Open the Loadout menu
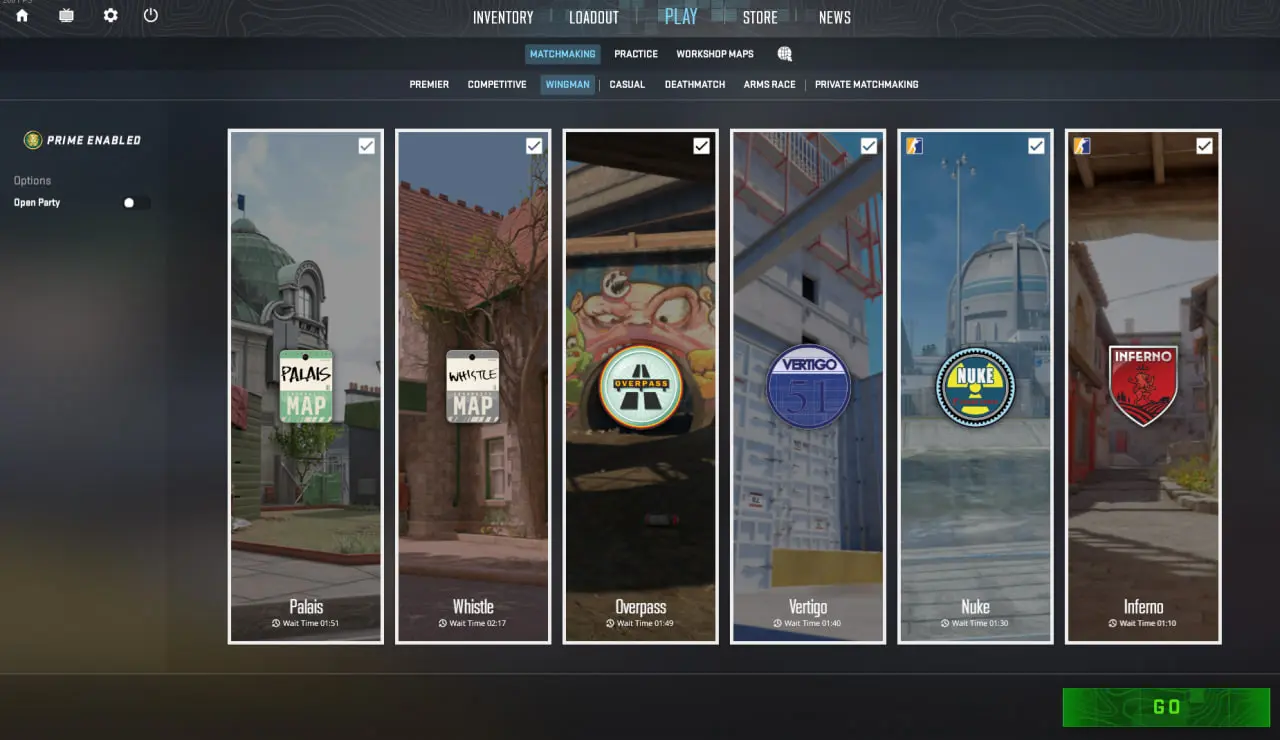 (594, 17)
